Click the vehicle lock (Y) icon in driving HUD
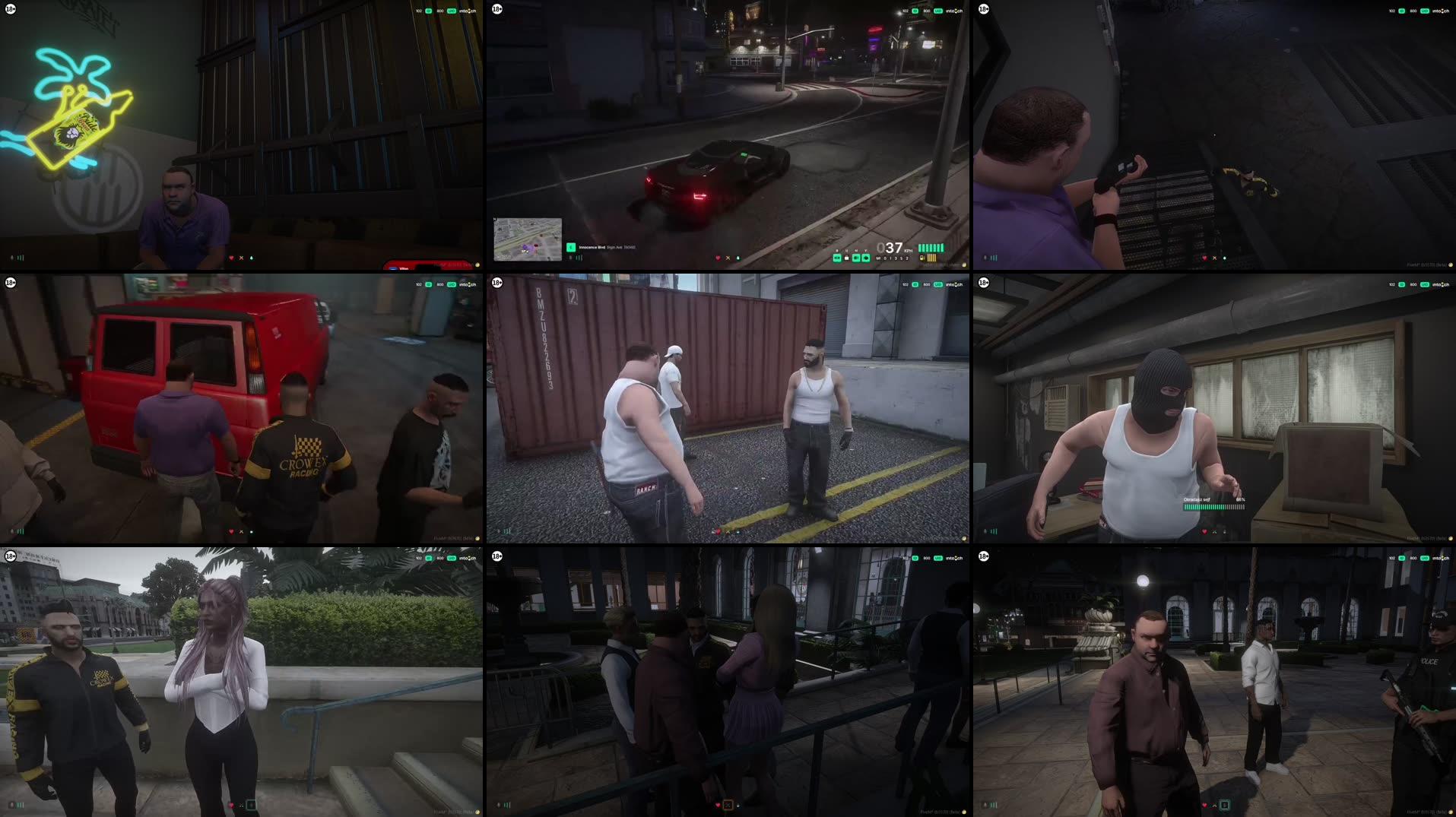1456x817 pixels. (x=867, y=257)
